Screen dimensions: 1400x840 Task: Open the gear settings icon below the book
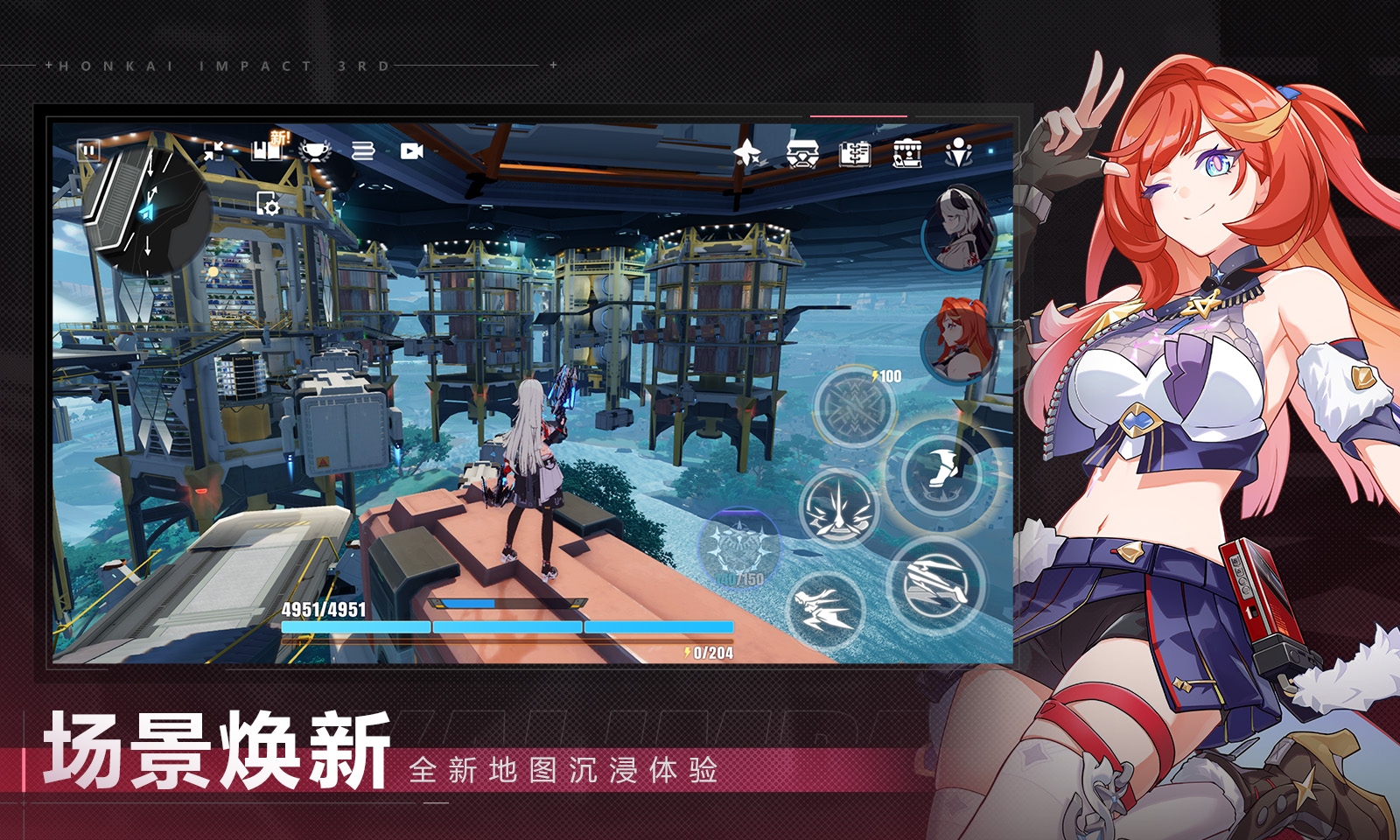point(268,204)
